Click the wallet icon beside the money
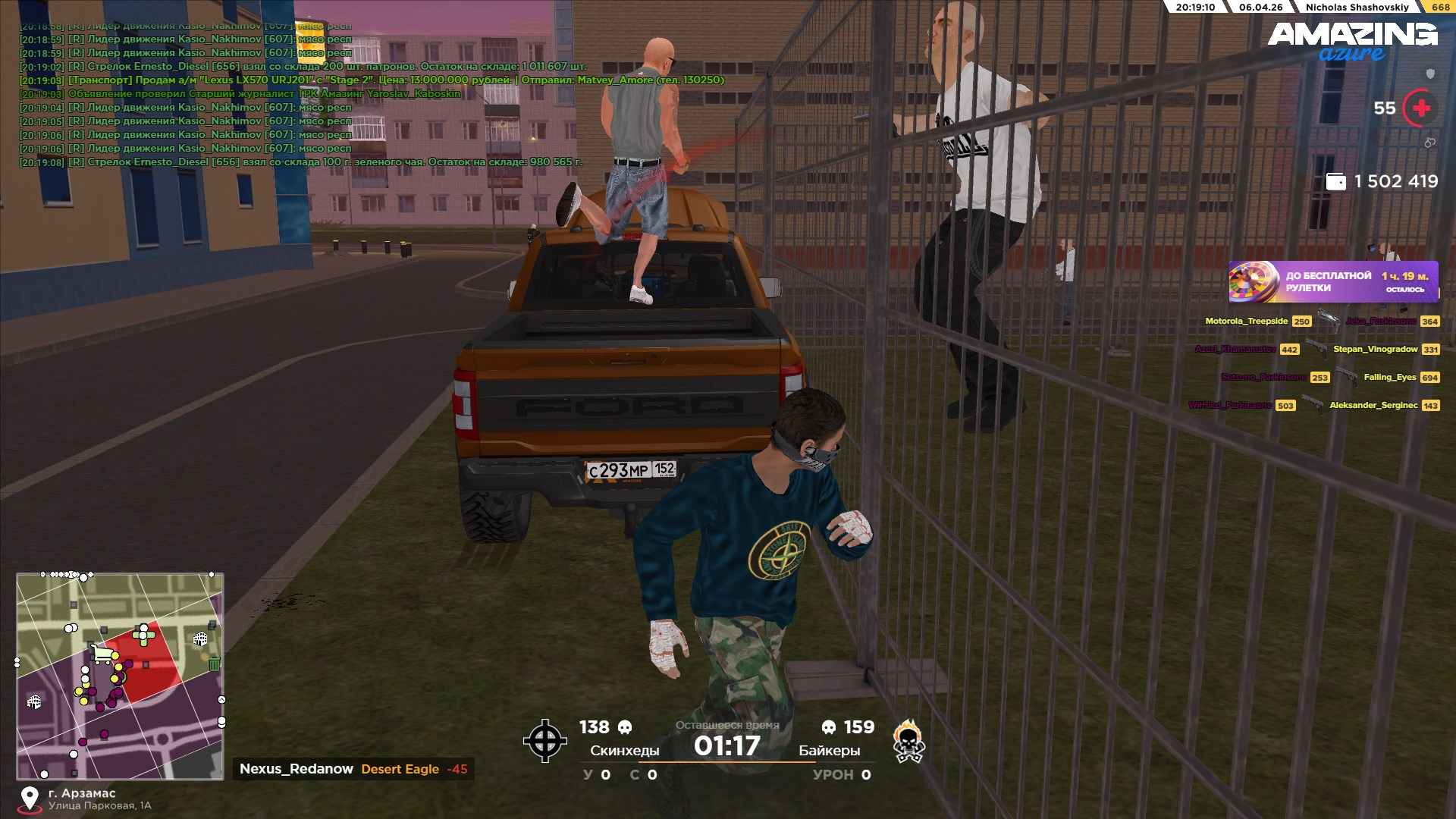 point(1335,182)
